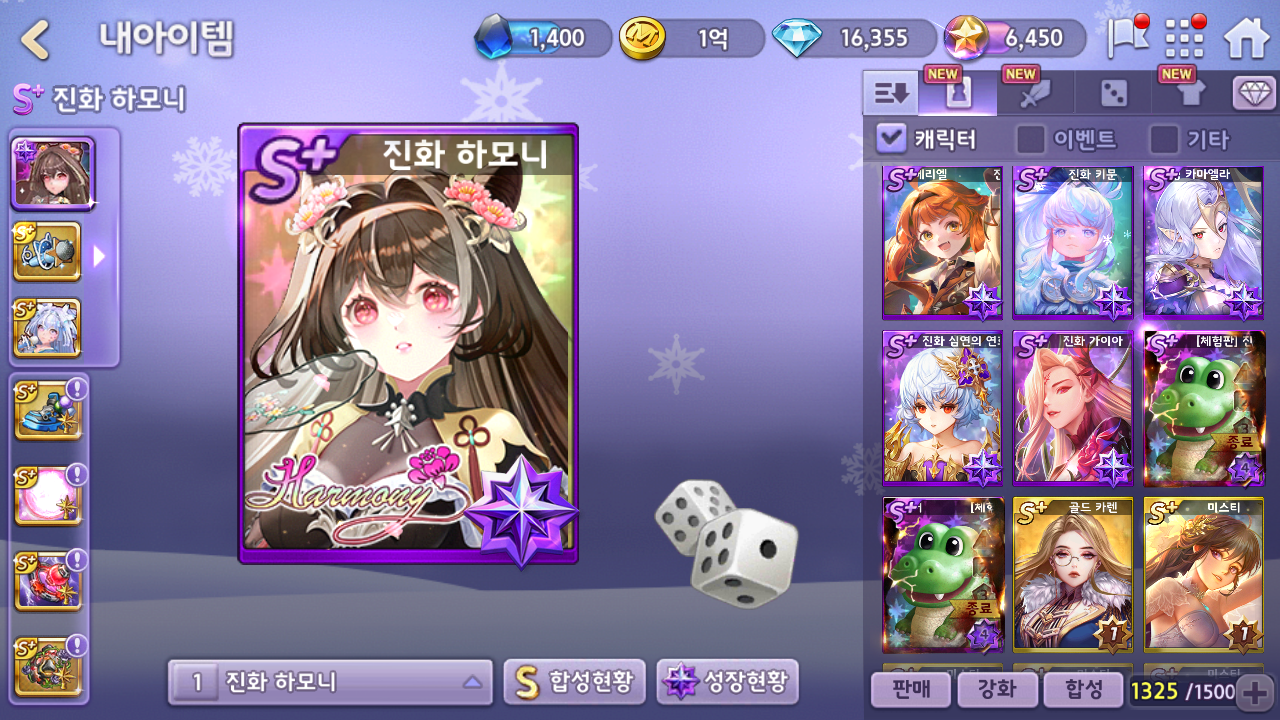Toggle the 이벤트 checkbox
This screenshot has width=1280, height=720.
click(x=1030, y=139)
